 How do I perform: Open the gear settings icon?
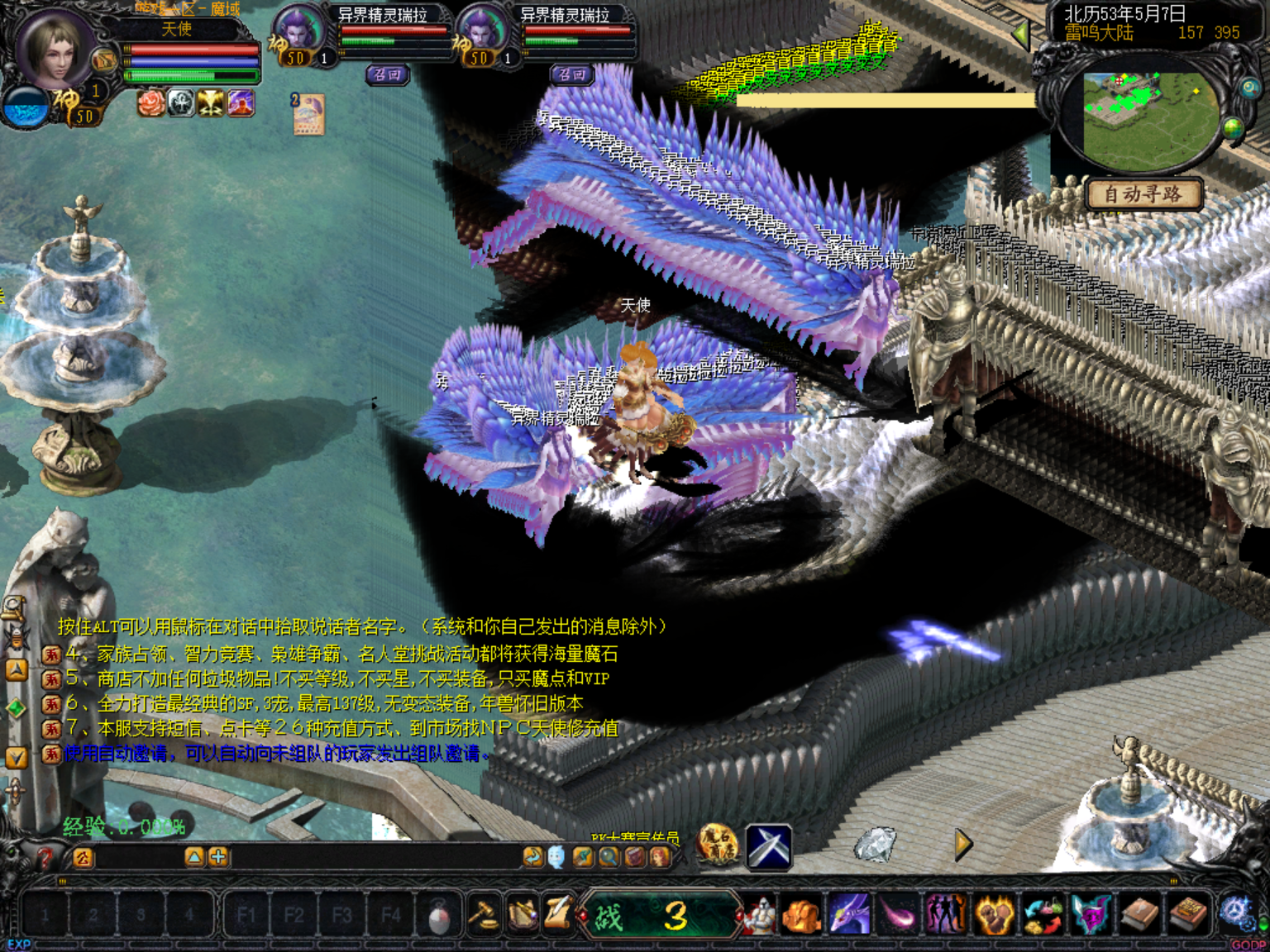[x=1237, y=913]
